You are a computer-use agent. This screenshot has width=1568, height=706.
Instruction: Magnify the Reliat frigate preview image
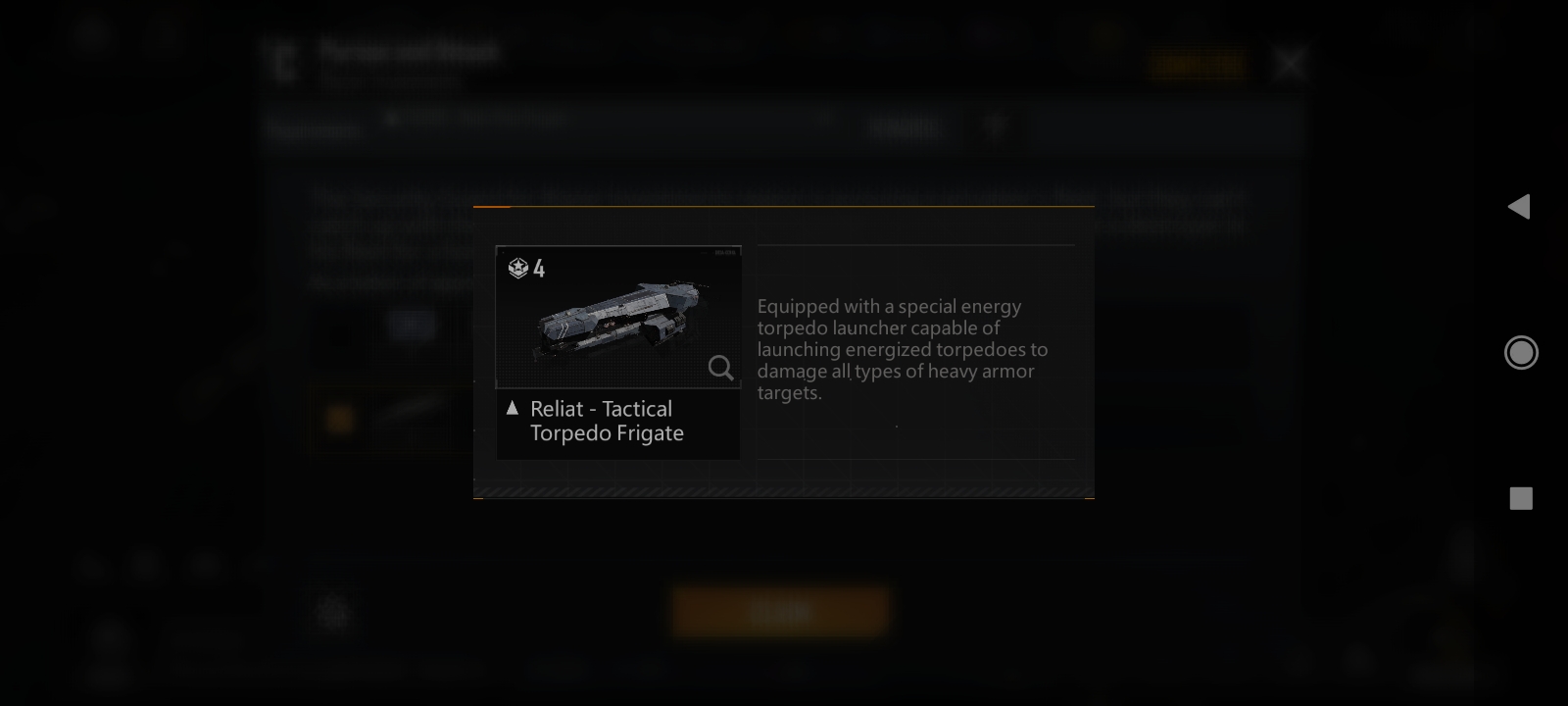[x=720, y=368]
